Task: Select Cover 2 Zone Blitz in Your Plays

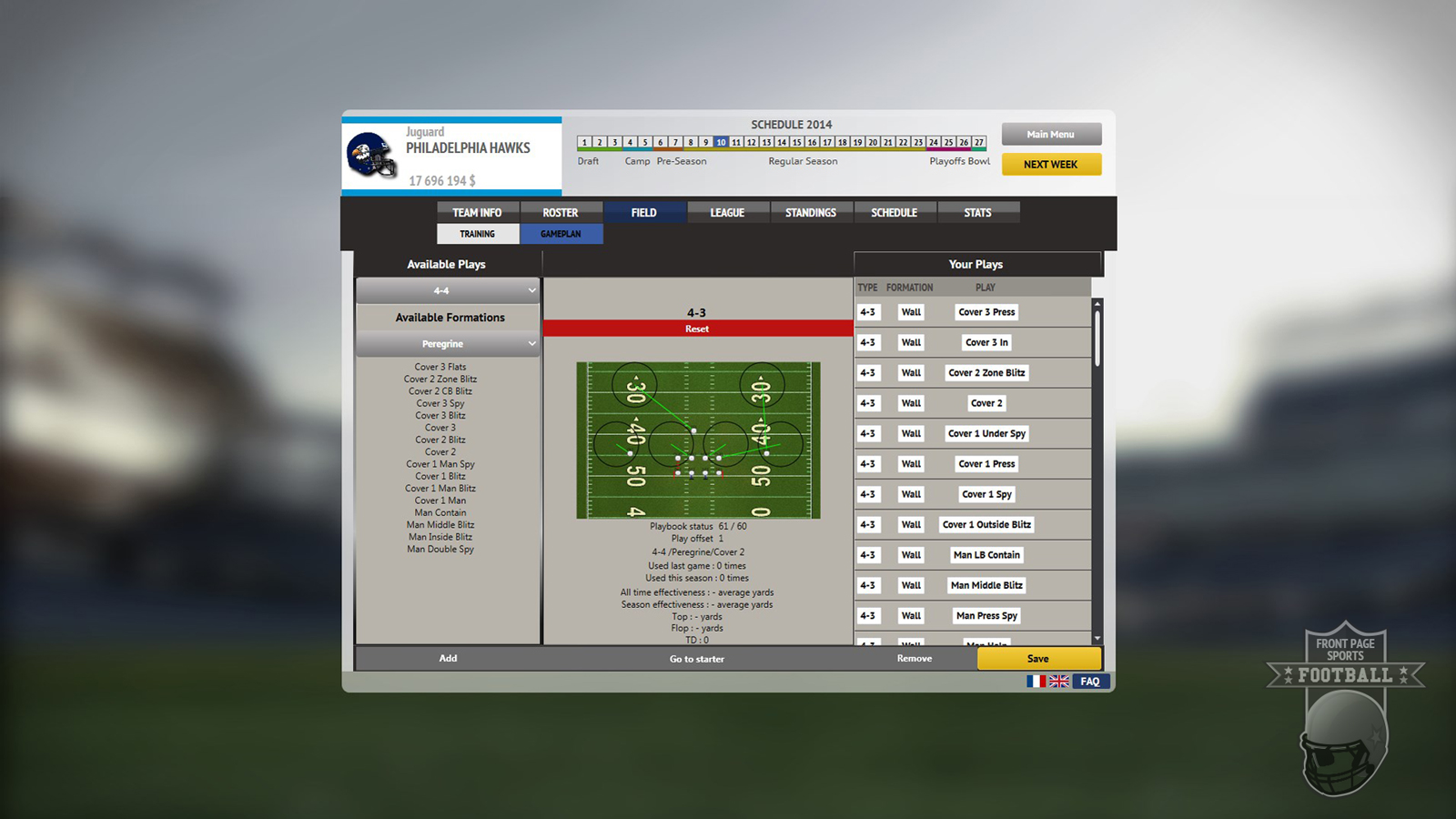Action: tap(986, 372)
